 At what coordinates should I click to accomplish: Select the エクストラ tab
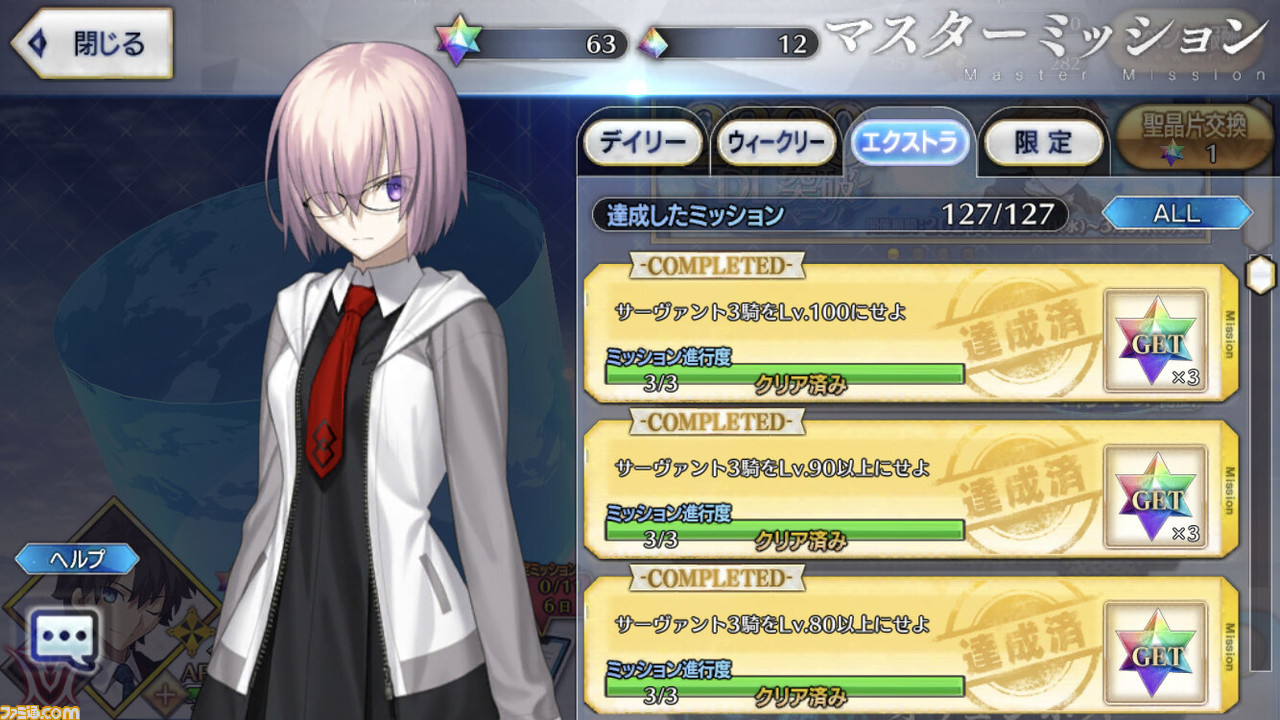911,142
